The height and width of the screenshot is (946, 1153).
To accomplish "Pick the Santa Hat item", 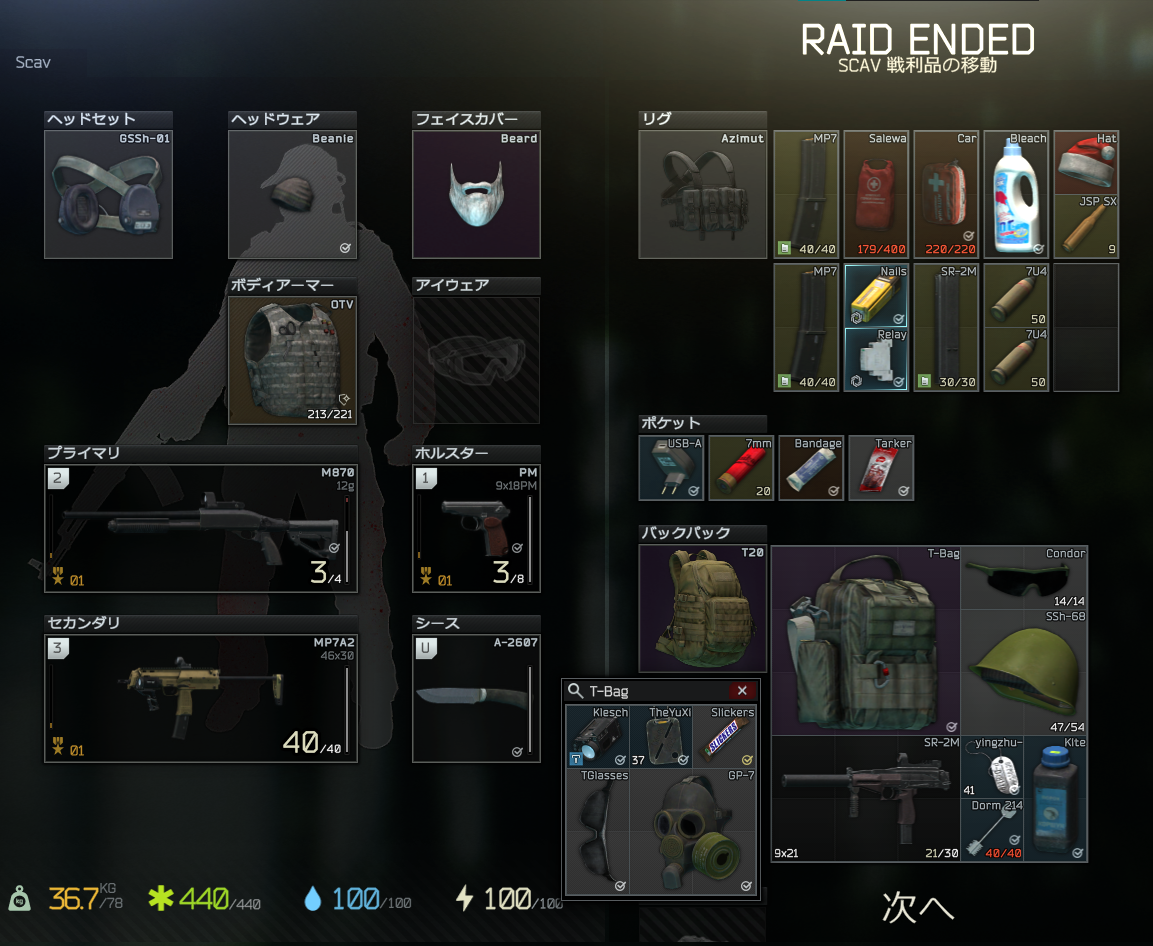I will (1086, 163).
